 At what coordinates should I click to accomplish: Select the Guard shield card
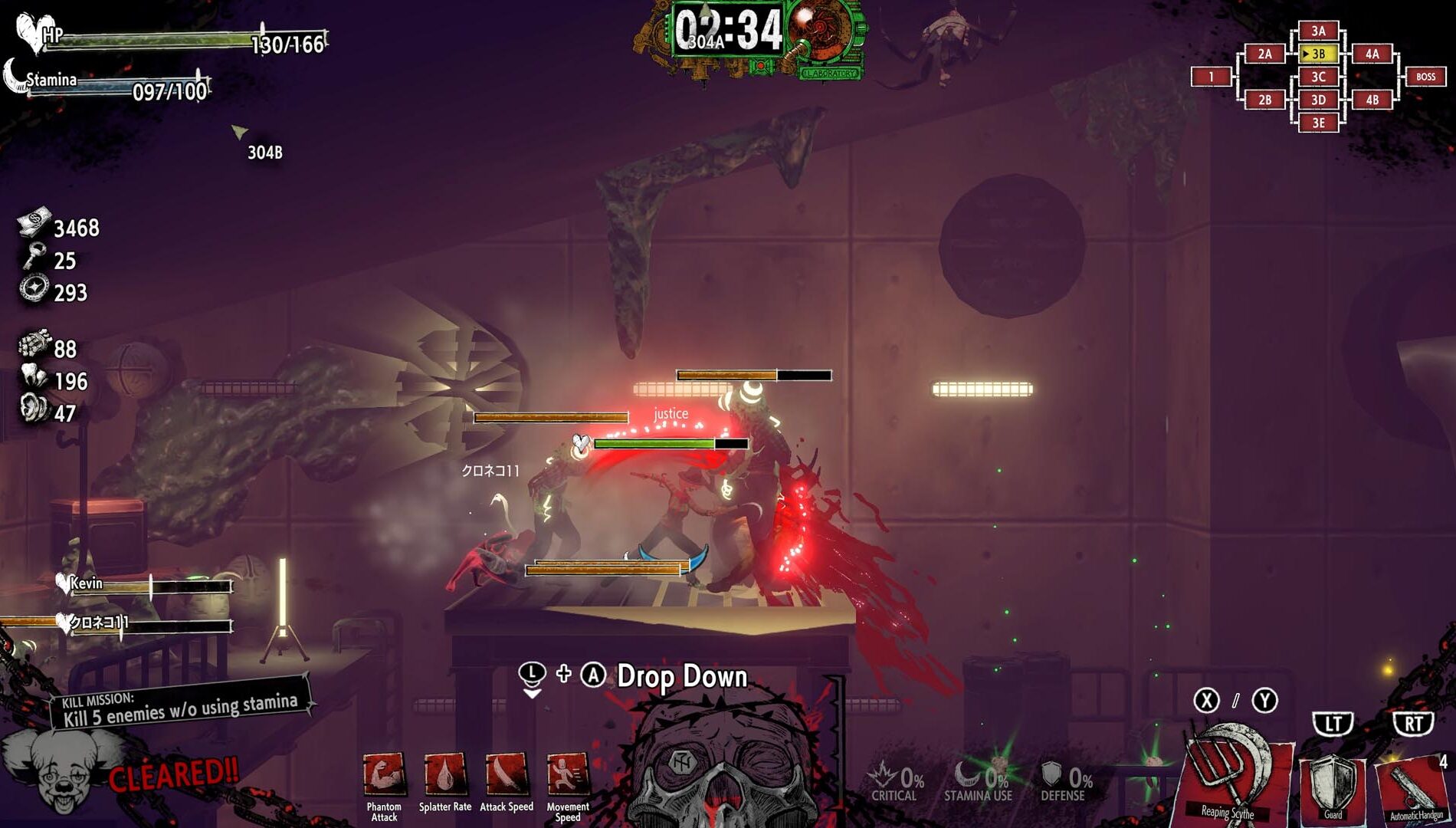[1333, 786]
